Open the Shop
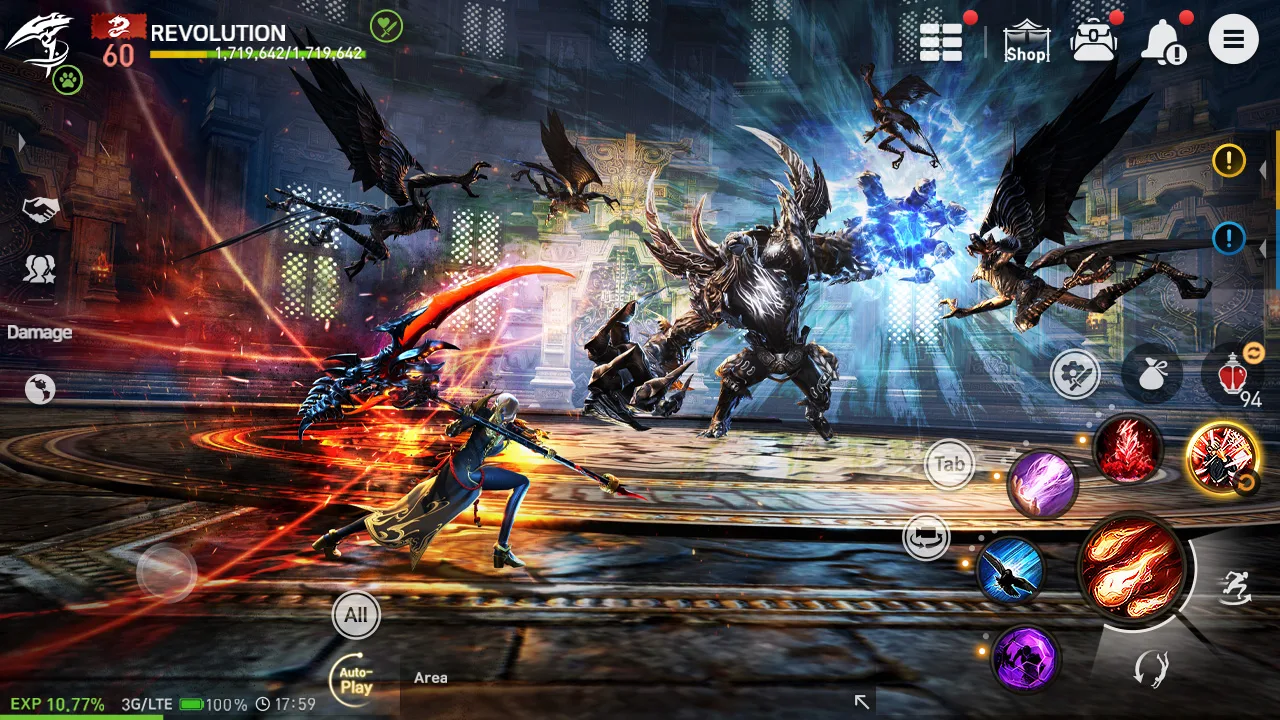Image resolution: width=1280 pixels, height=720 pixels. (1026, 40)
